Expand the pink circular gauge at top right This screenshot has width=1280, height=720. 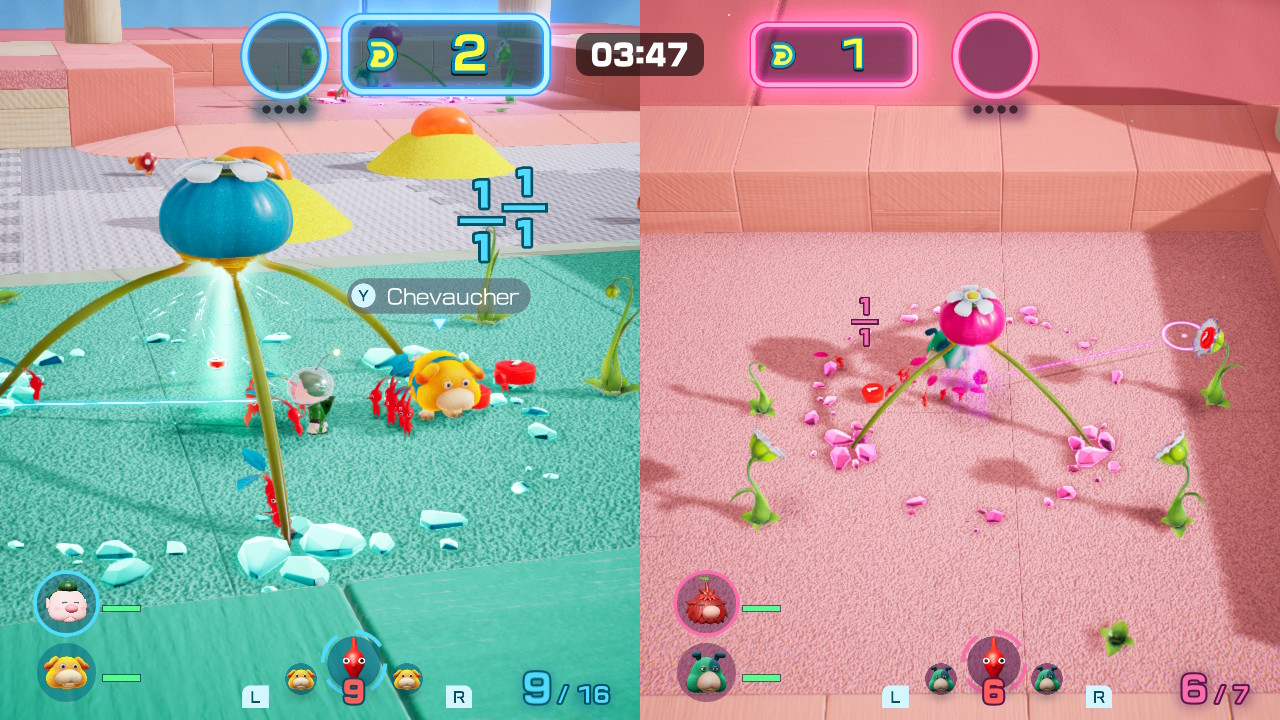[995, 57]
